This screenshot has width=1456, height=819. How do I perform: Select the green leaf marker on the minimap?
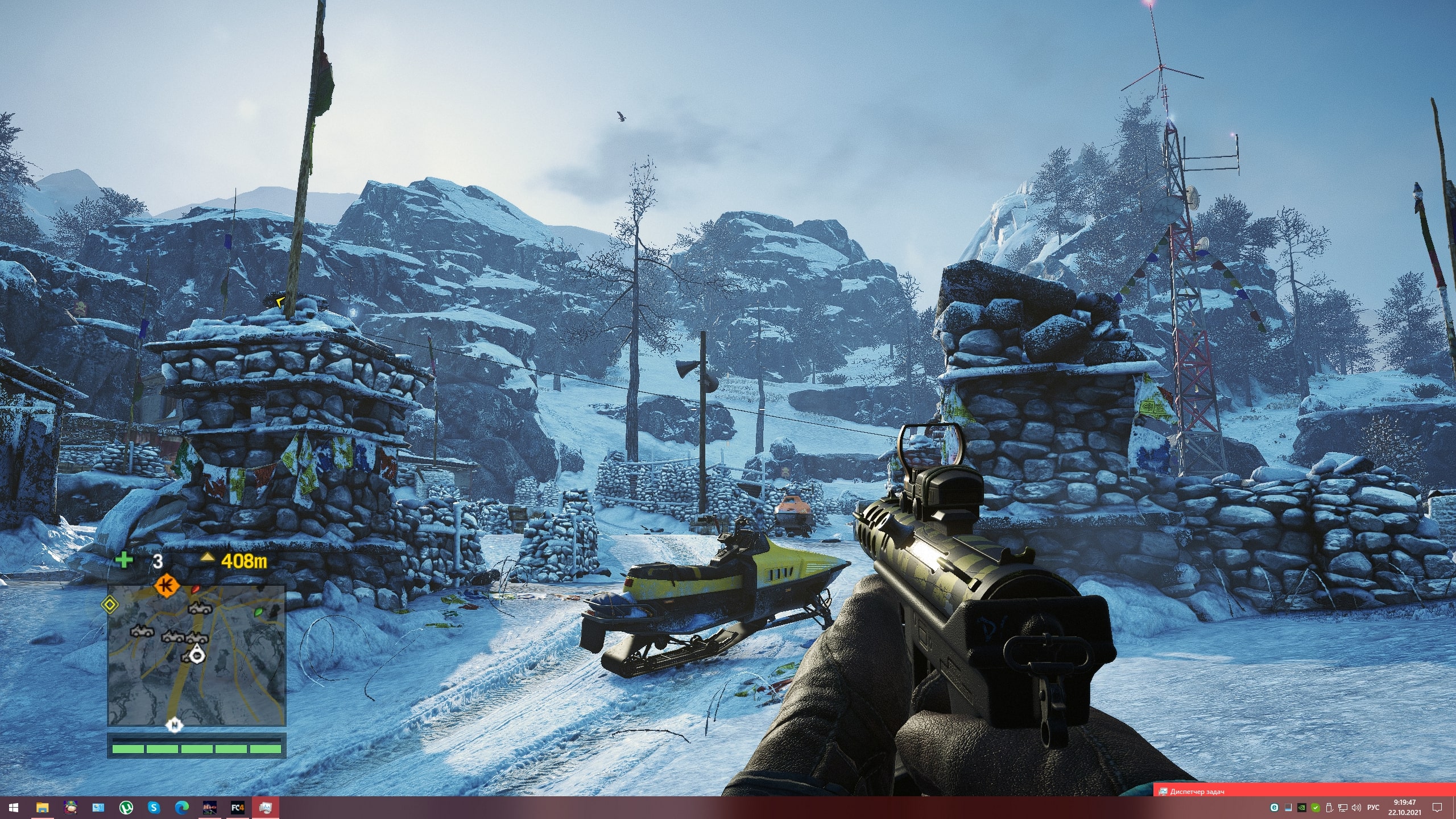click(259, 611)
